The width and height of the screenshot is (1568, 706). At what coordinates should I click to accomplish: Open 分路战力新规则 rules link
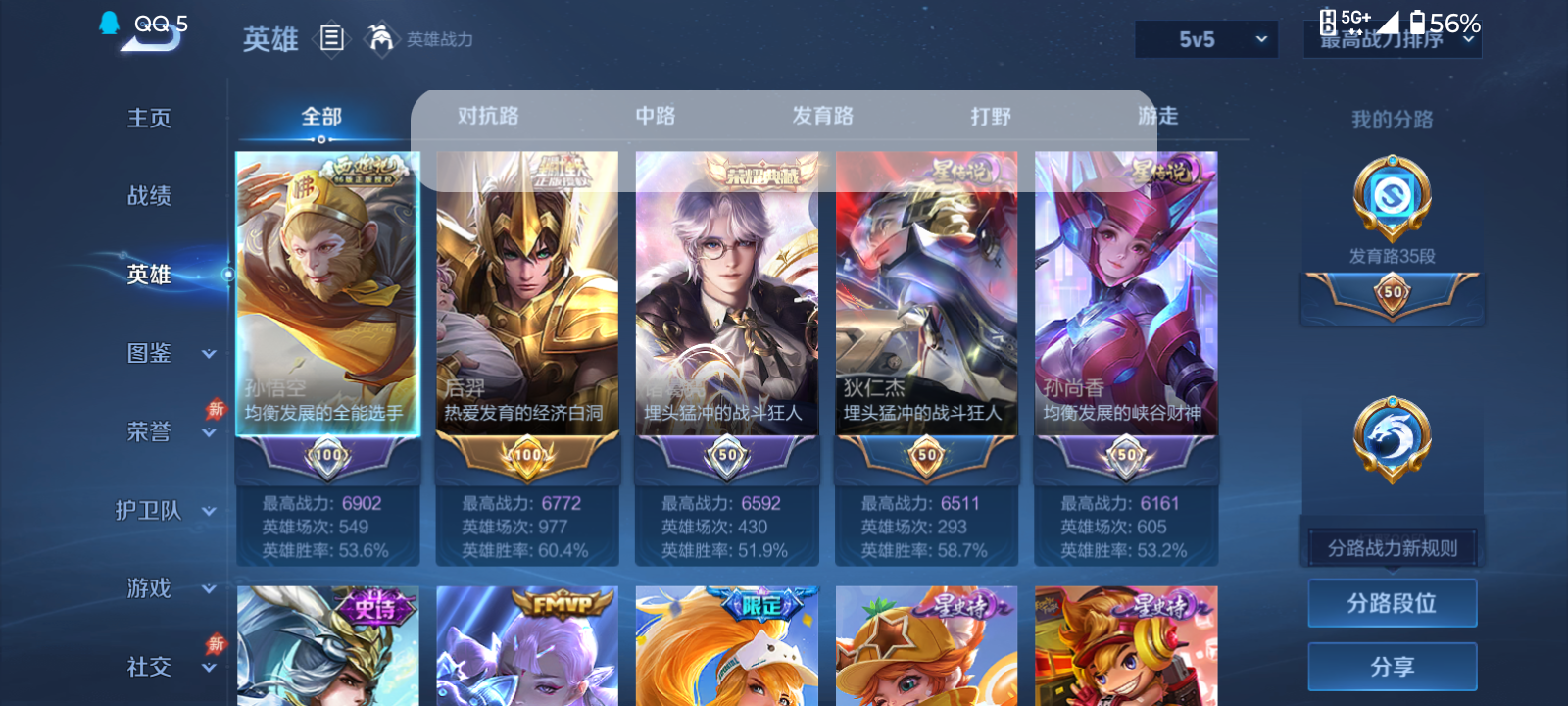[1392, 546]
